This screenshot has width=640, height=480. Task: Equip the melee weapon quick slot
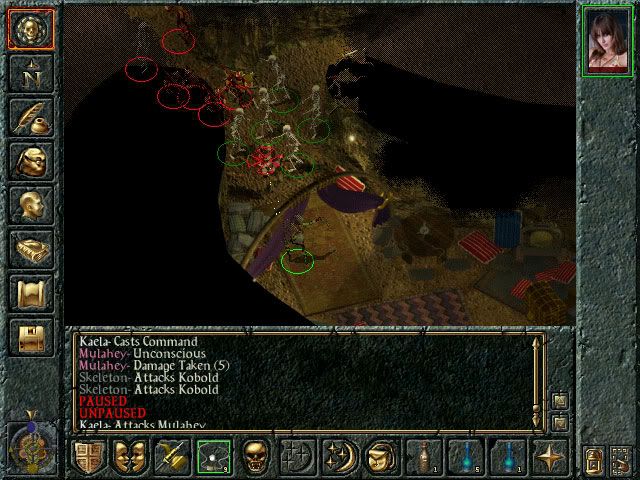click(171, 456)
